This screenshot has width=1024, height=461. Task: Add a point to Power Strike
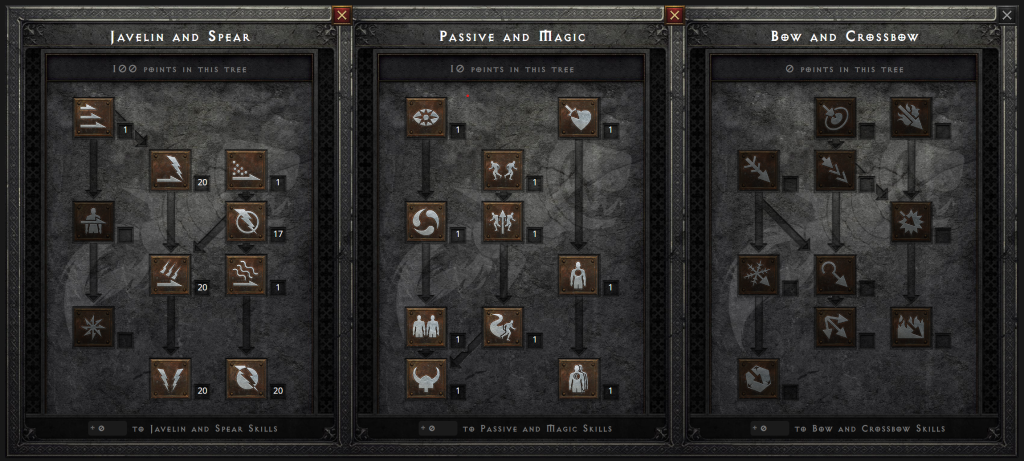point(170,170)
